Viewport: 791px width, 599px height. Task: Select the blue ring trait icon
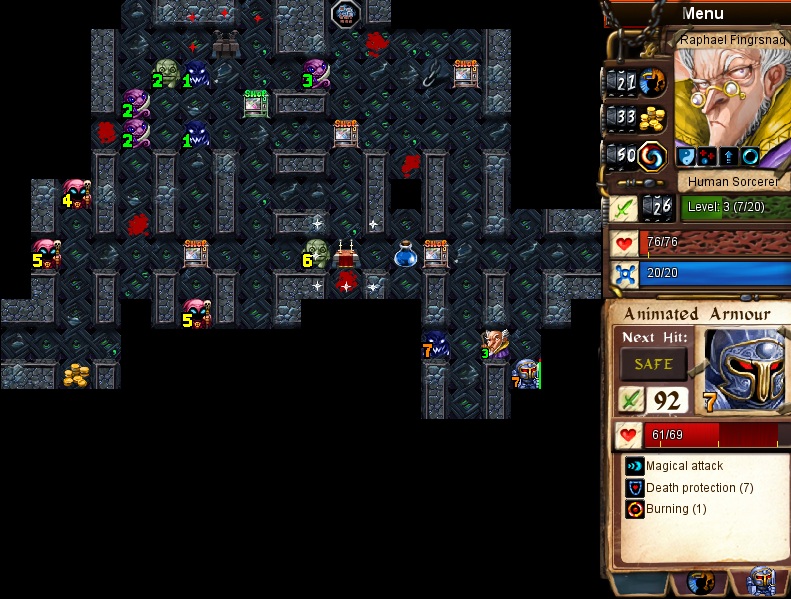click(749, 157)
